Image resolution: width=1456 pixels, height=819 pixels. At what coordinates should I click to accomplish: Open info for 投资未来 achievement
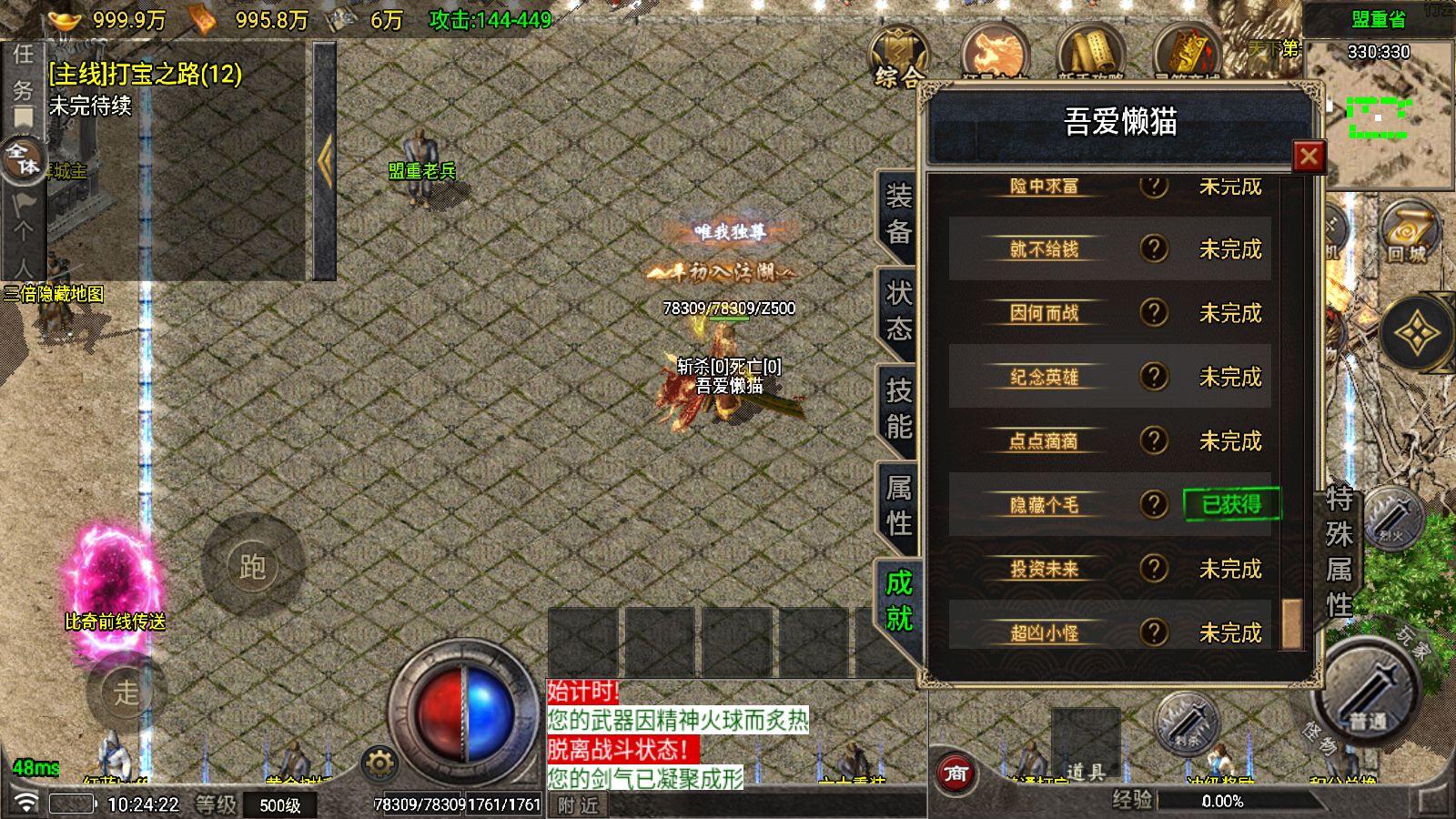[1154, 569]
